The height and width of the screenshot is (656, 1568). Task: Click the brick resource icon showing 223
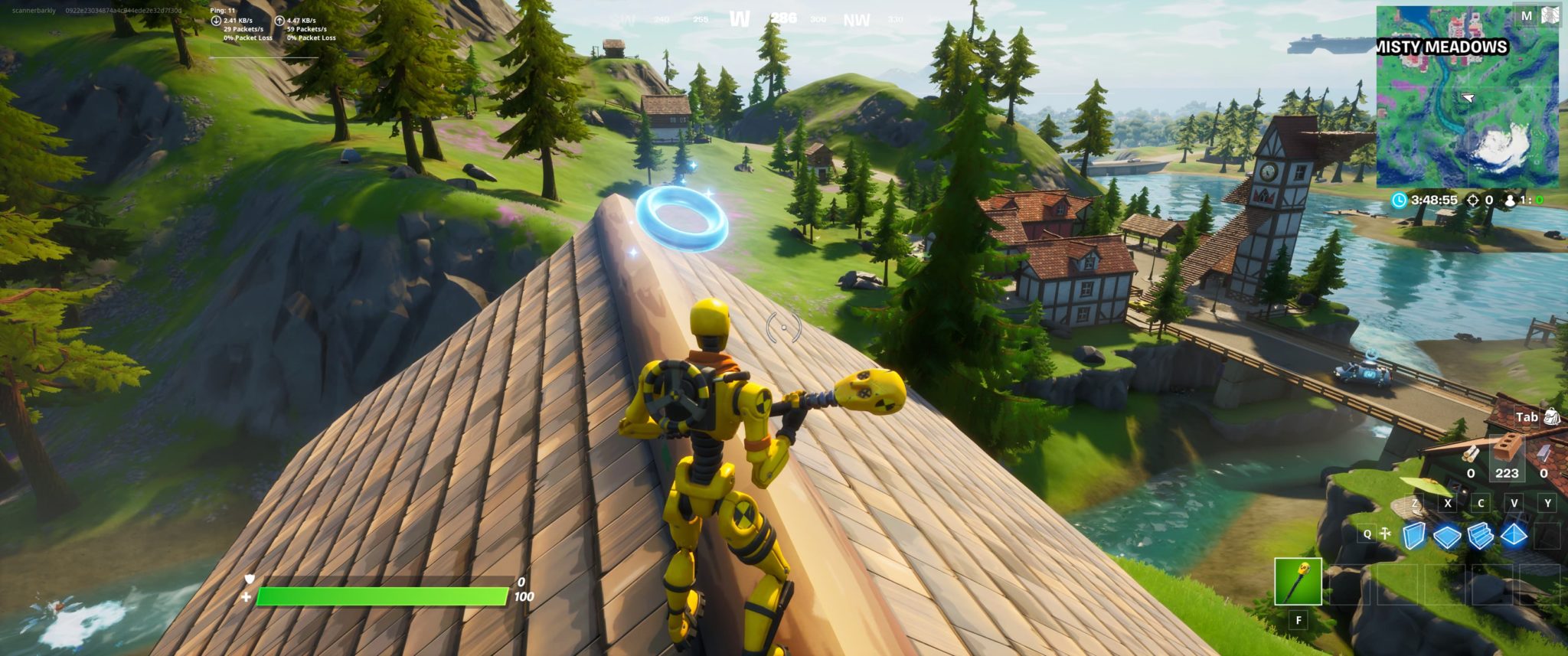click(x=1507, y=449)
